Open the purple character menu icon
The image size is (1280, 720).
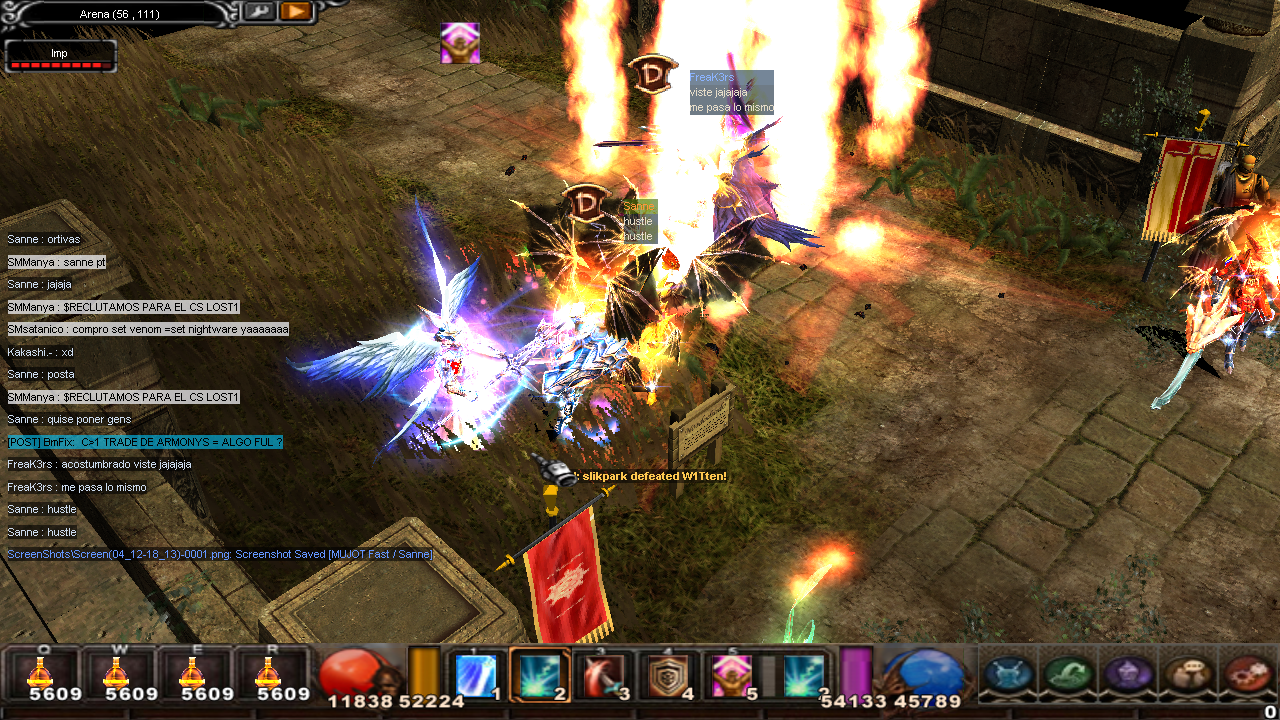click(x=1129, y=675)
